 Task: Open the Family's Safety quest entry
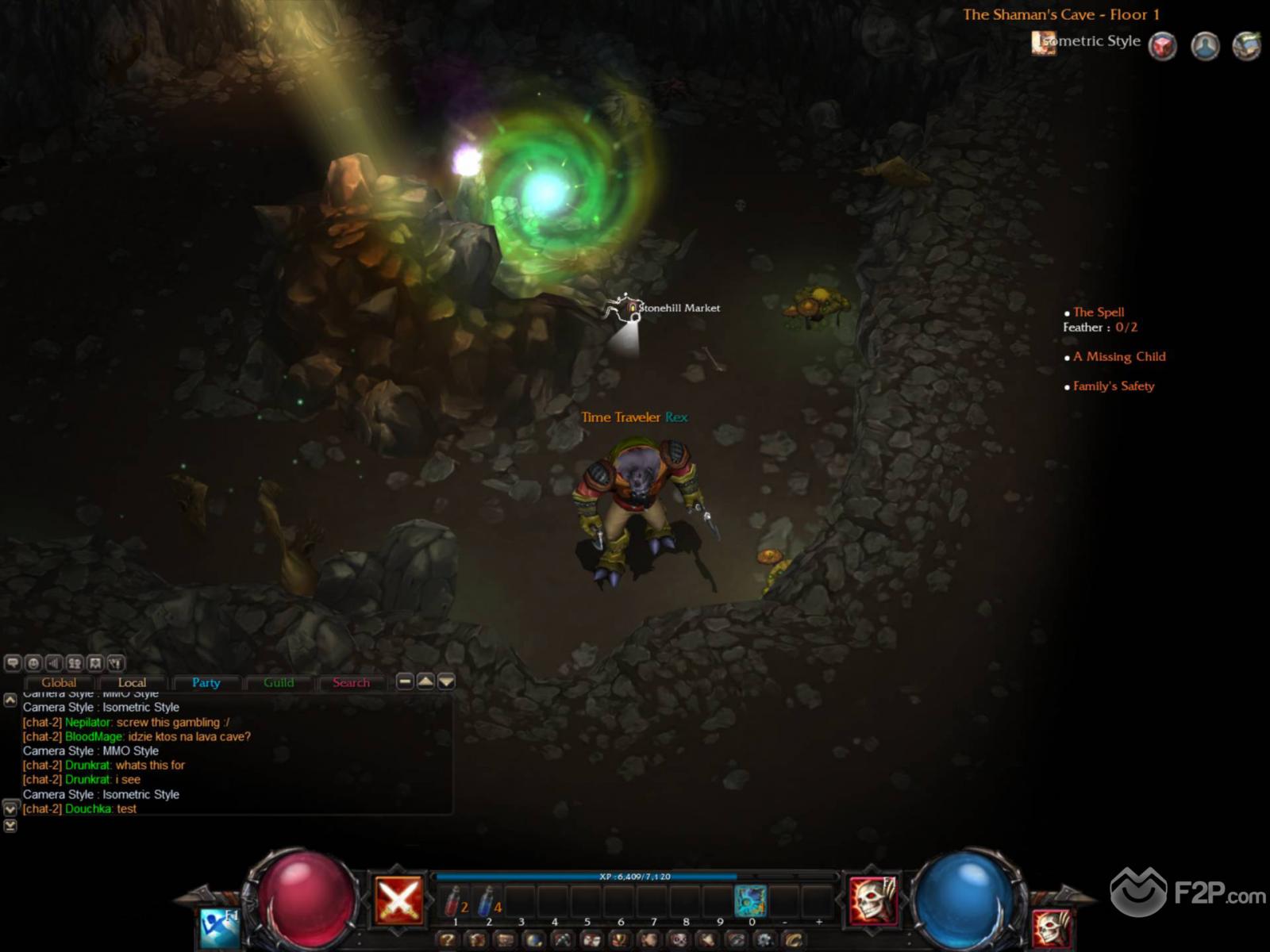1114,386
